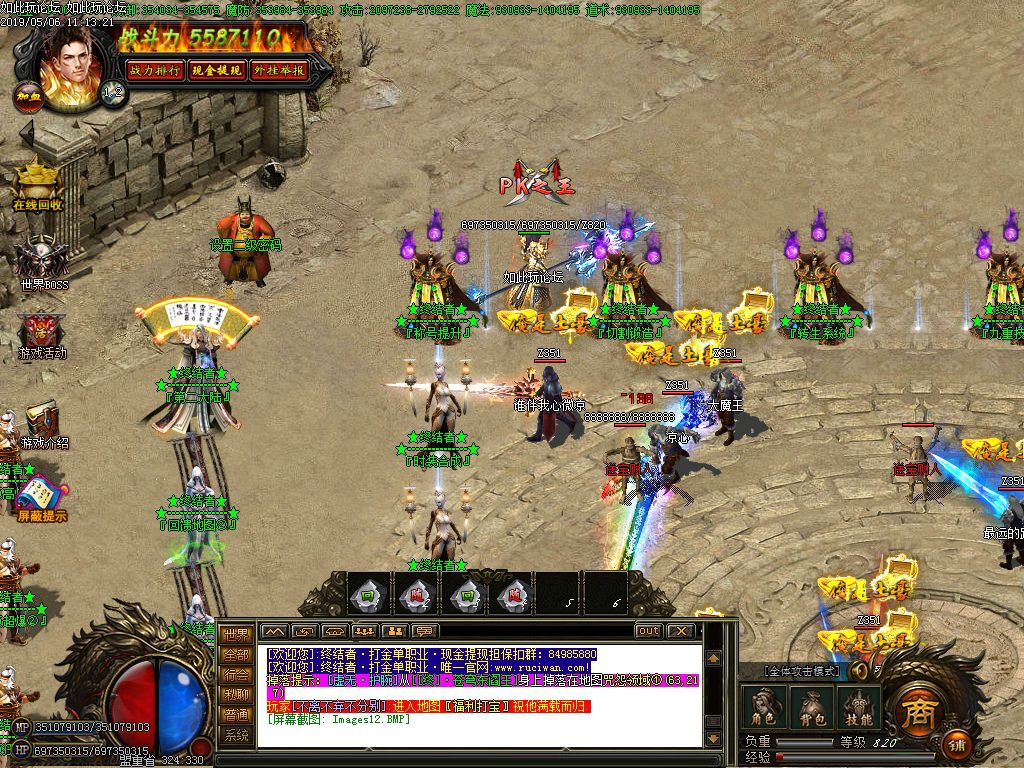This screenshot has height=768, width=1024.
Task: Close the chat window with X
Action: click(x=681, y=631)
